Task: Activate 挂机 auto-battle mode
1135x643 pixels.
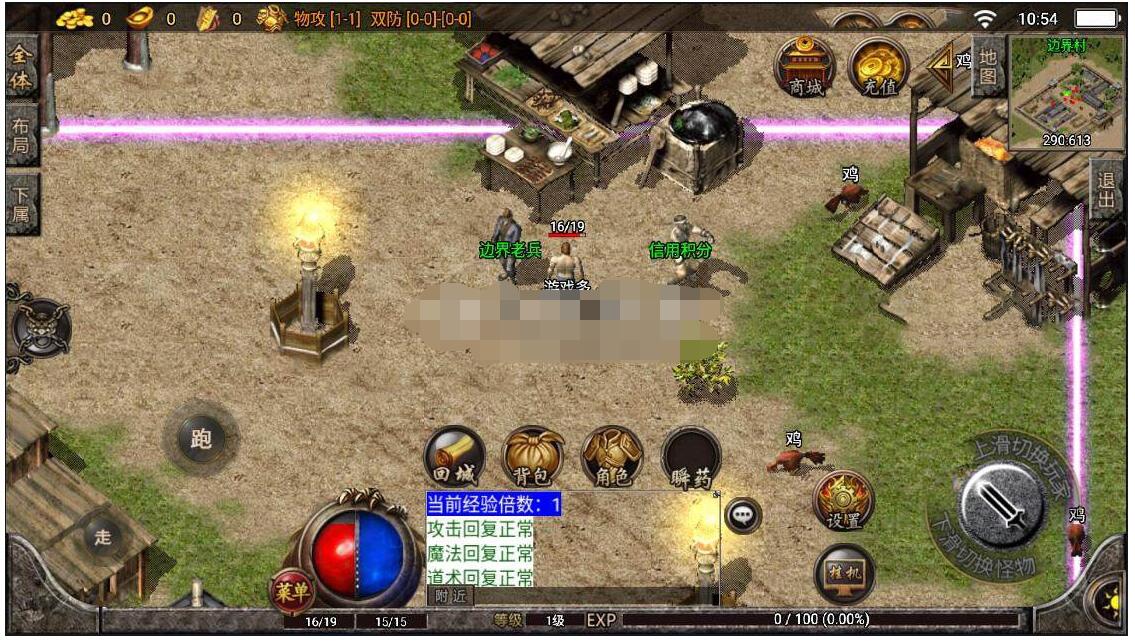Action: (x=844, y=573)
